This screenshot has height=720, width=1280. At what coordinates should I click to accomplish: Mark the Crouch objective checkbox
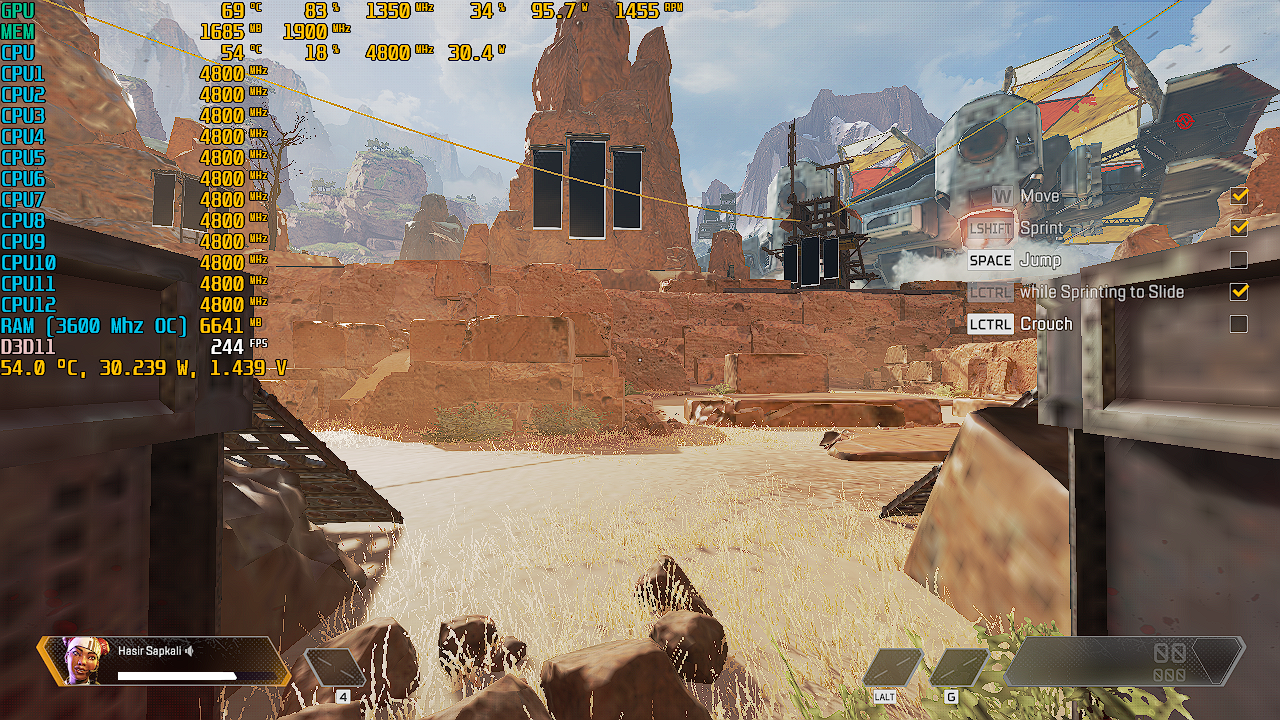coord(1239,324)
